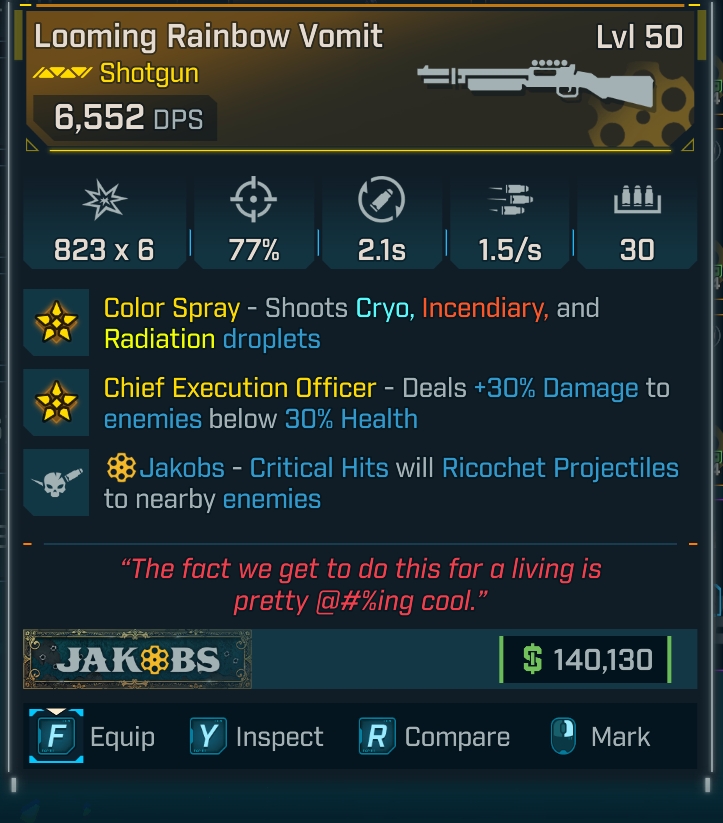The height and width of the screenshot is (823, 723).
Task: Click the Jakobs skull perk icon
Action: [55, 483]
